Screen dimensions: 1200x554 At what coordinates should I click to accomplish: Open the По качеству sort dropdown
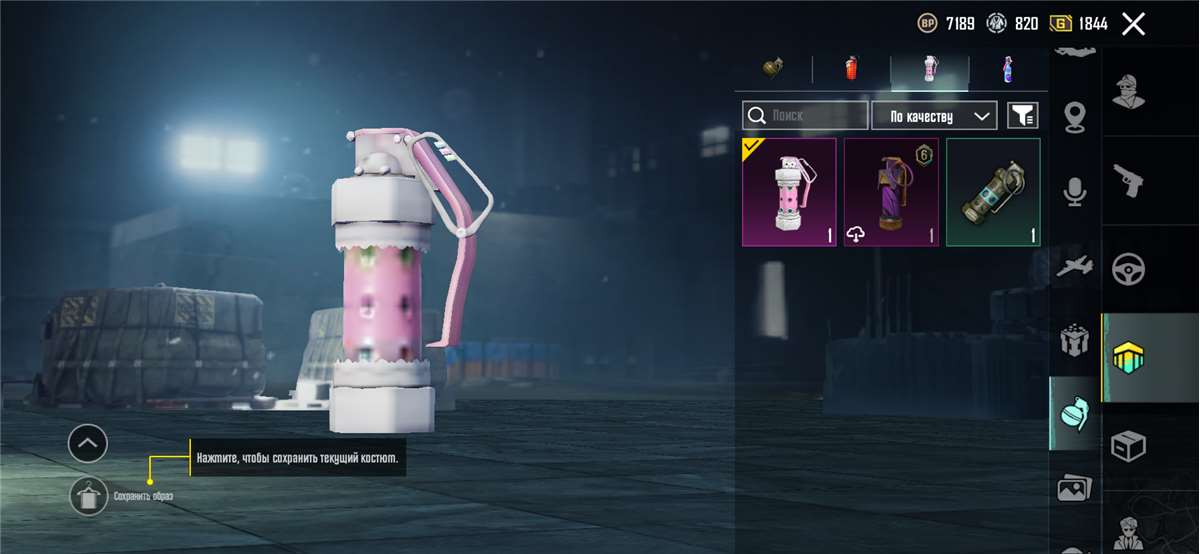click(x=934, y=116)
